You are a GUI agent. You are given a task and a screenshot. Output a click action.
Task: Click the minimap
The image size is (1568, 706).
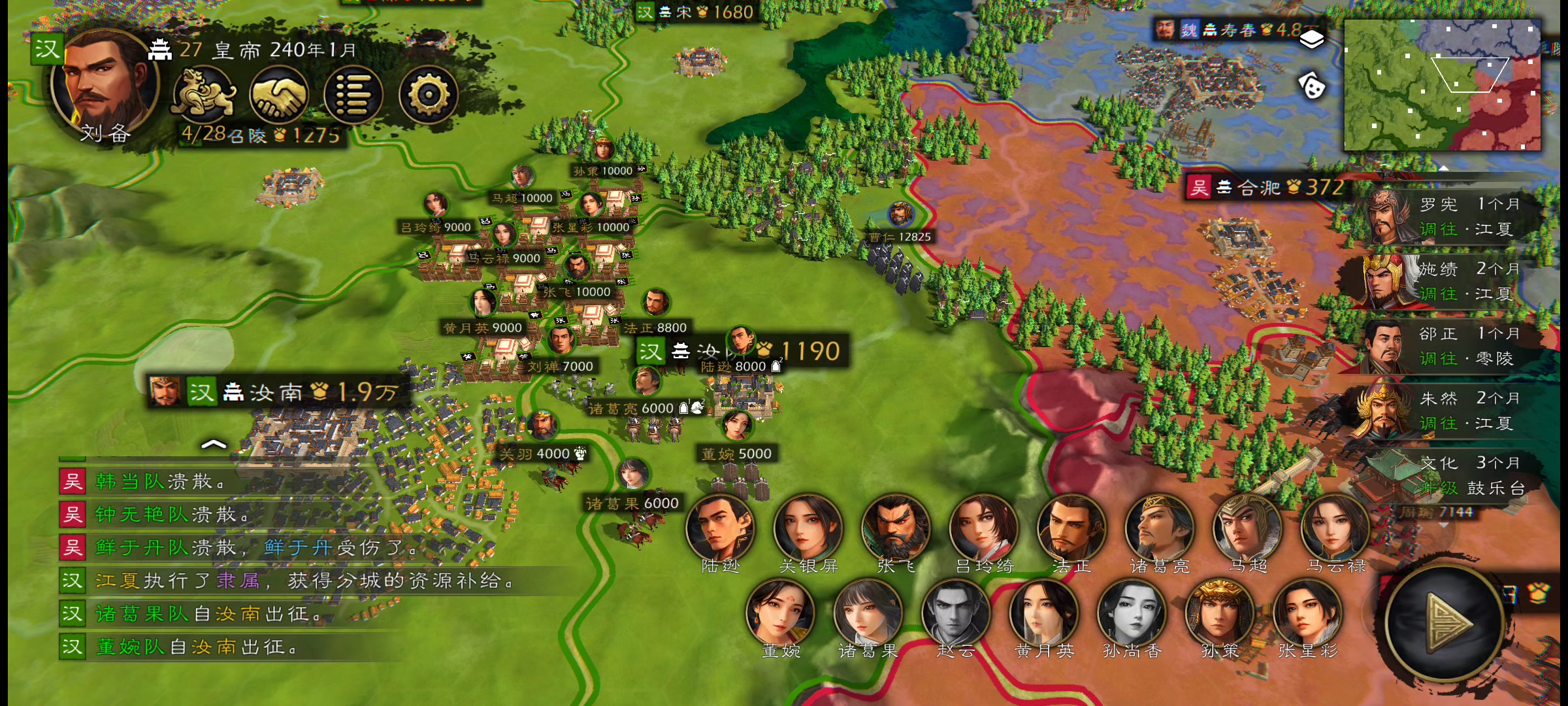pos(1442,85)
